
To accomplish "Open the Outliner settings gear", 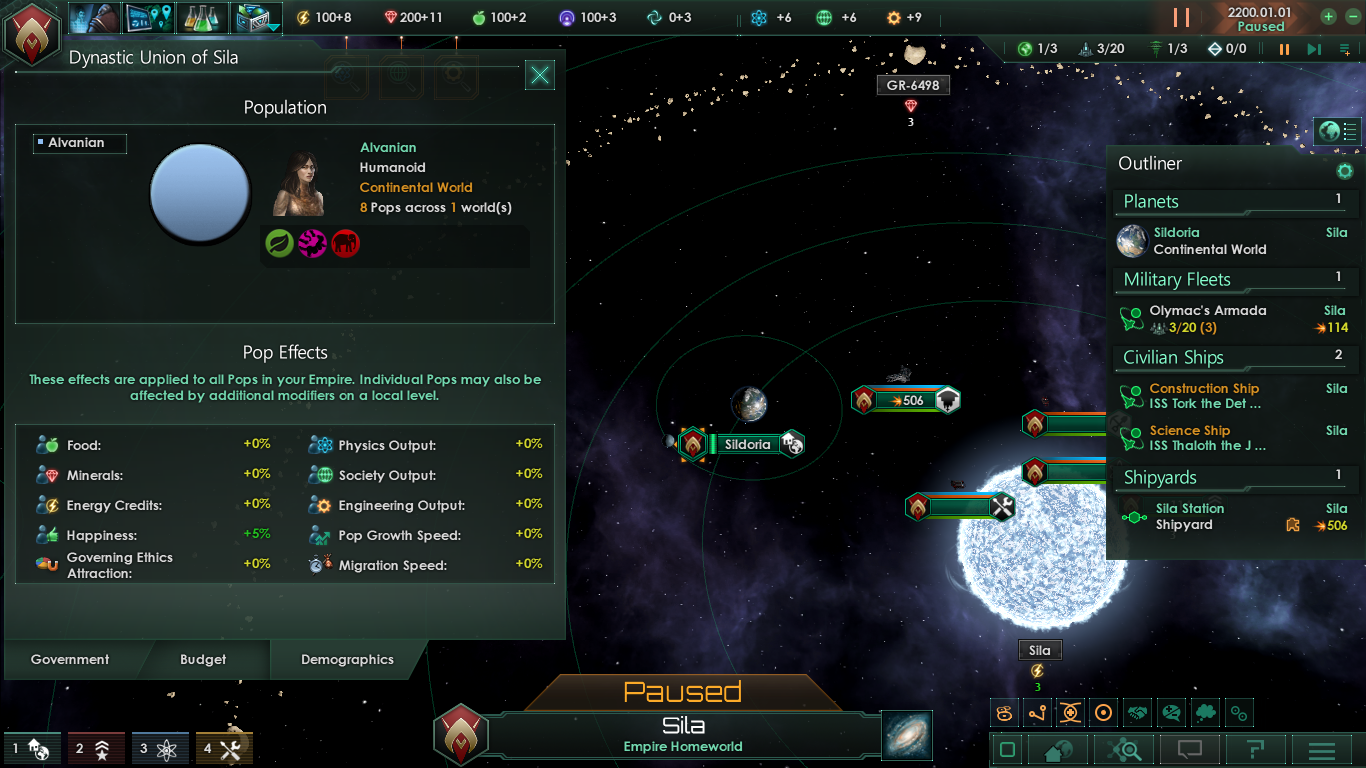I will tap(1345, 171).
